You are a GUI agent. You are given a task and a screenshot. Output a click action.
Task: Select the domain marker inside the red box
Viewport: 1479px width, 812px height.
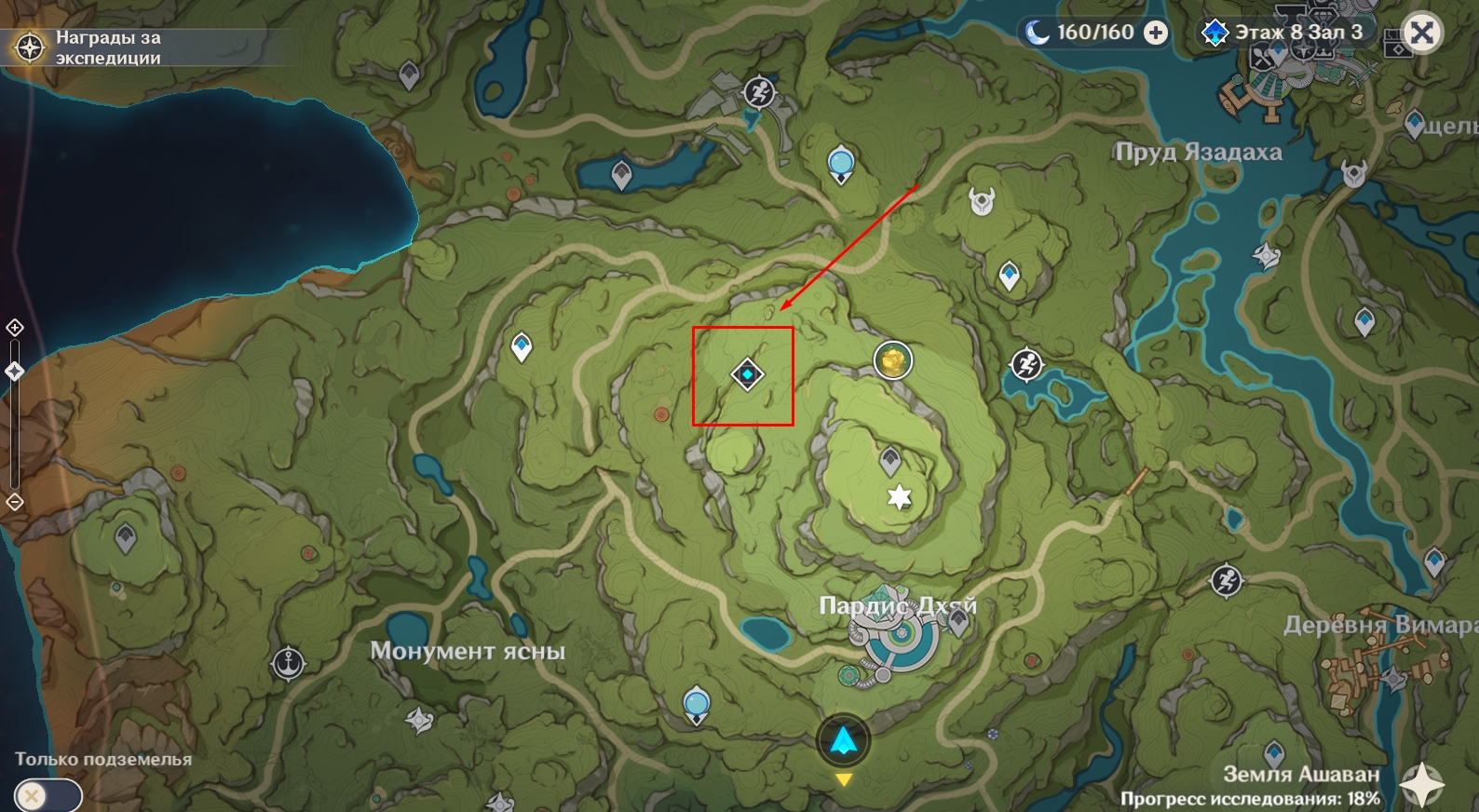[x=747, y=374]
